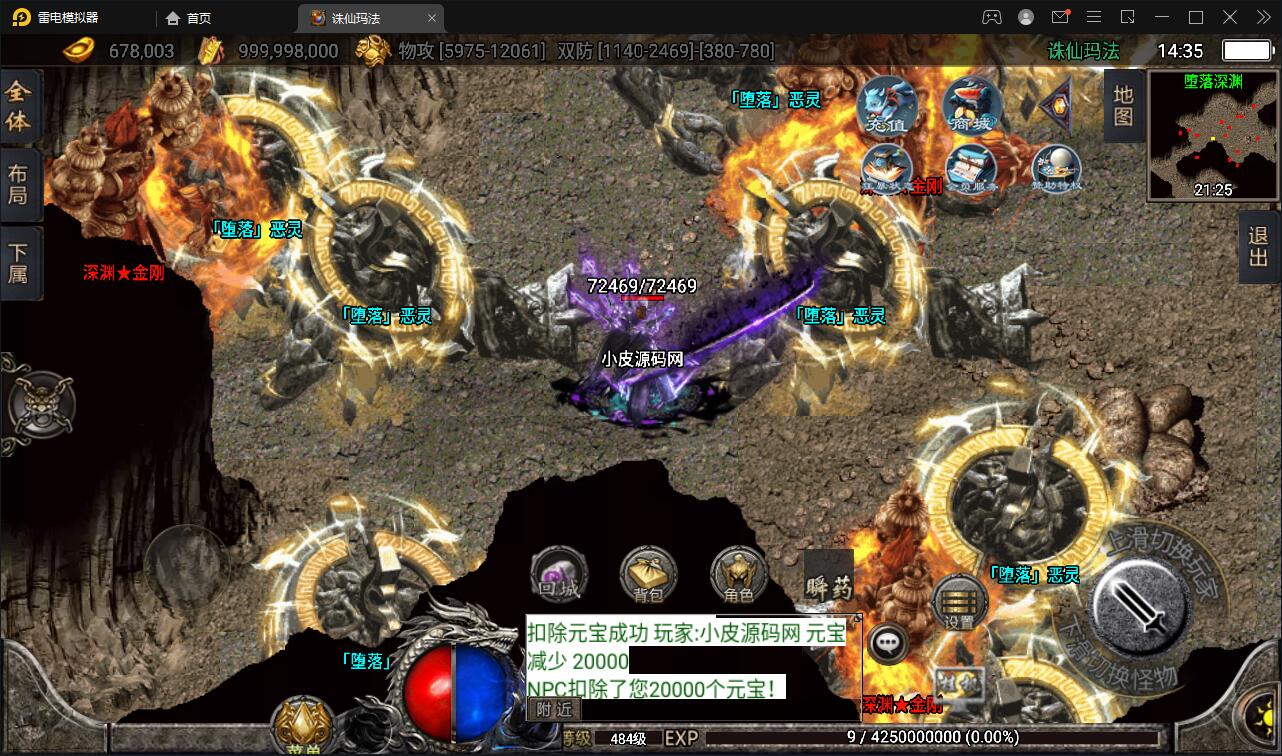
Task: Select the 下属 subordinates side tab
Action: (x=19, y=262)
